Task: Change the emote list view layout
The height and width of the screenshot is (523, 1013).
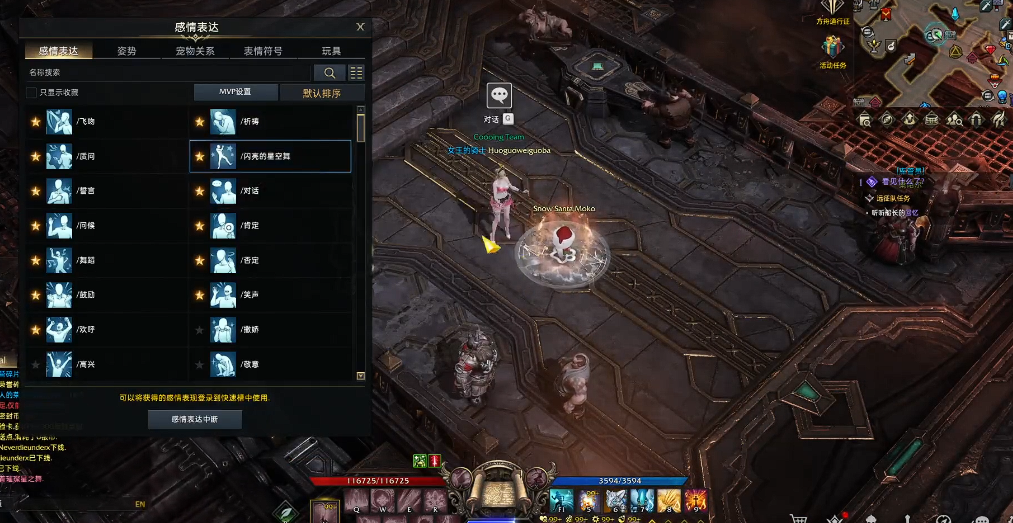Action: [x=356, y=73]
